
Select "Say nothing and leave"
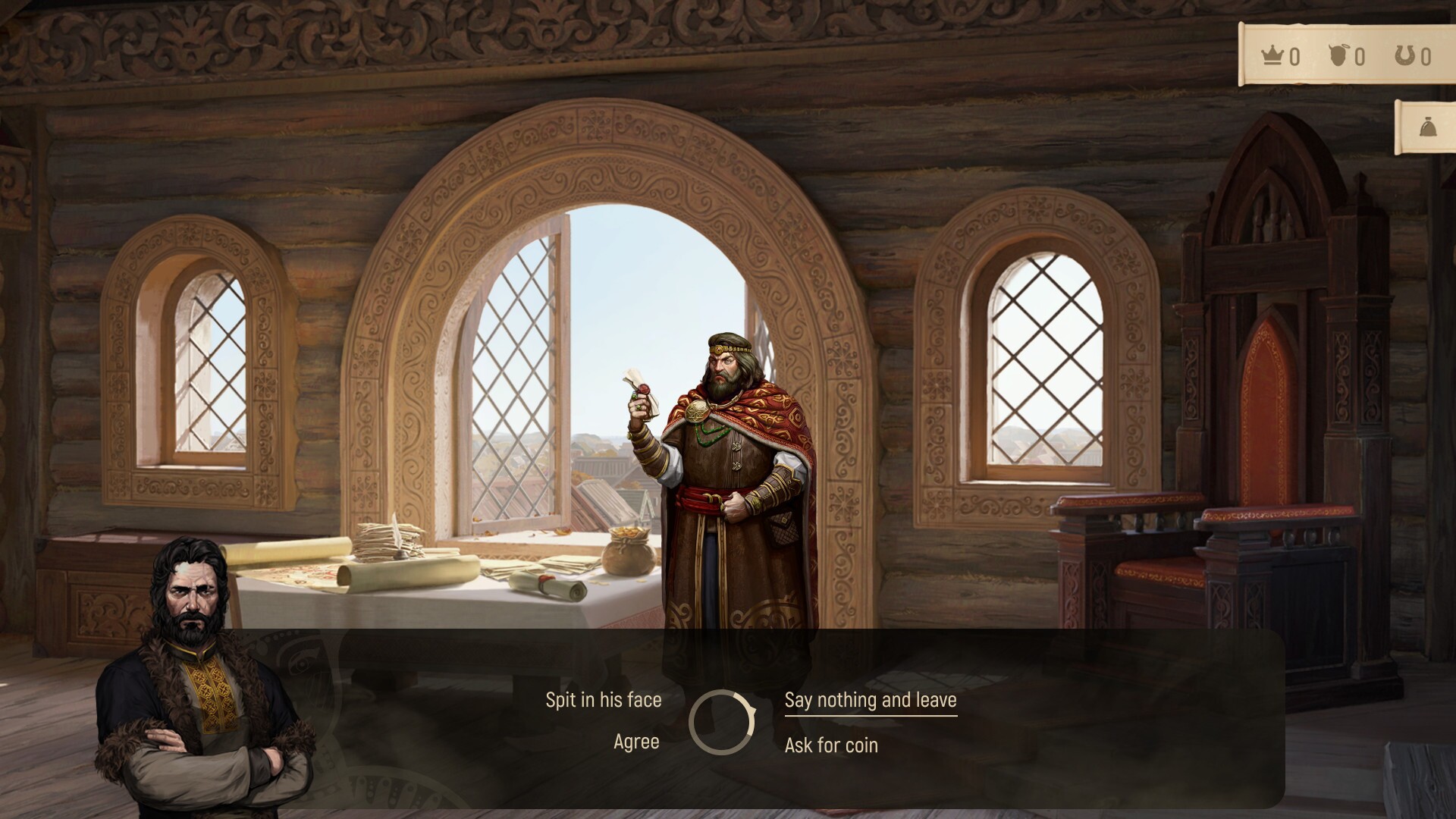tap(872, 700)
